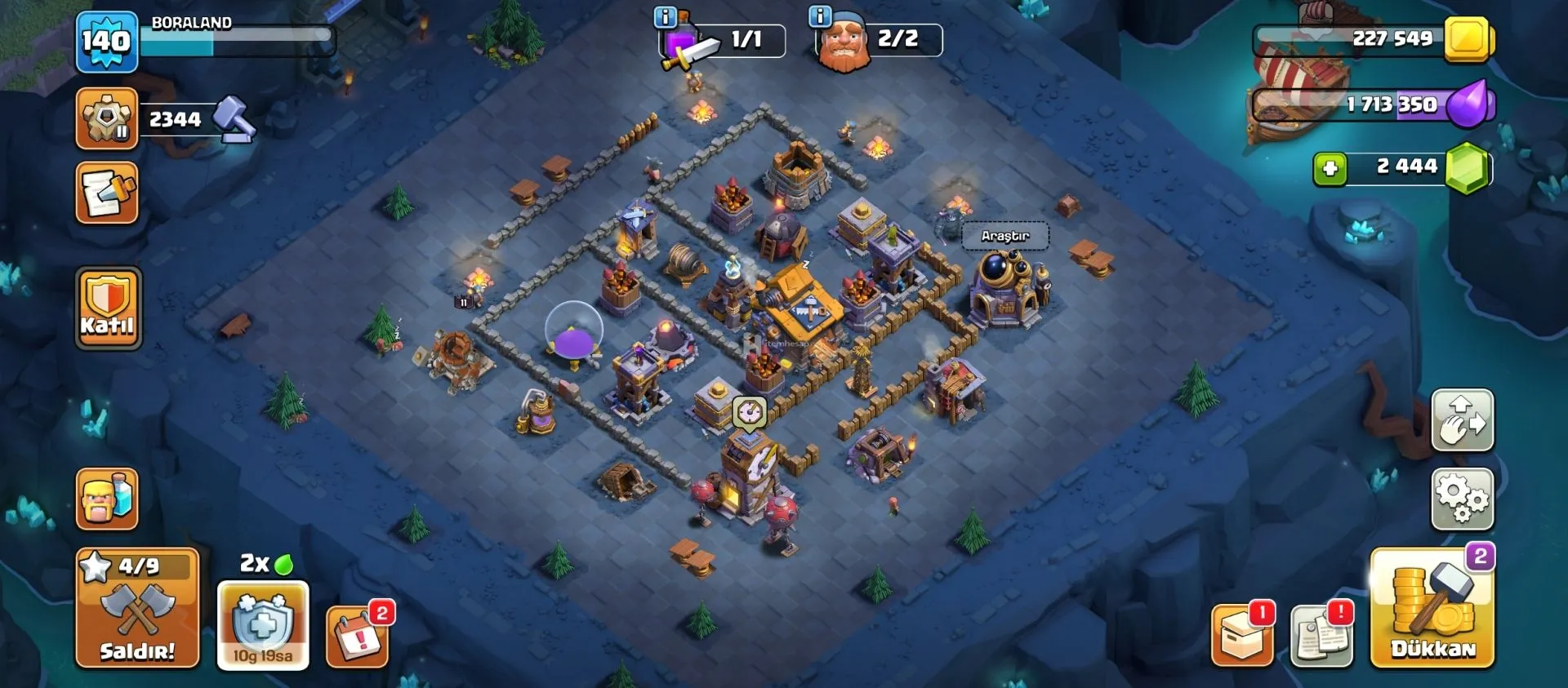The width and height of the screenshot is (1568, 688).
Task: Open the builder trophy league badge
Action: click(107, 119)
